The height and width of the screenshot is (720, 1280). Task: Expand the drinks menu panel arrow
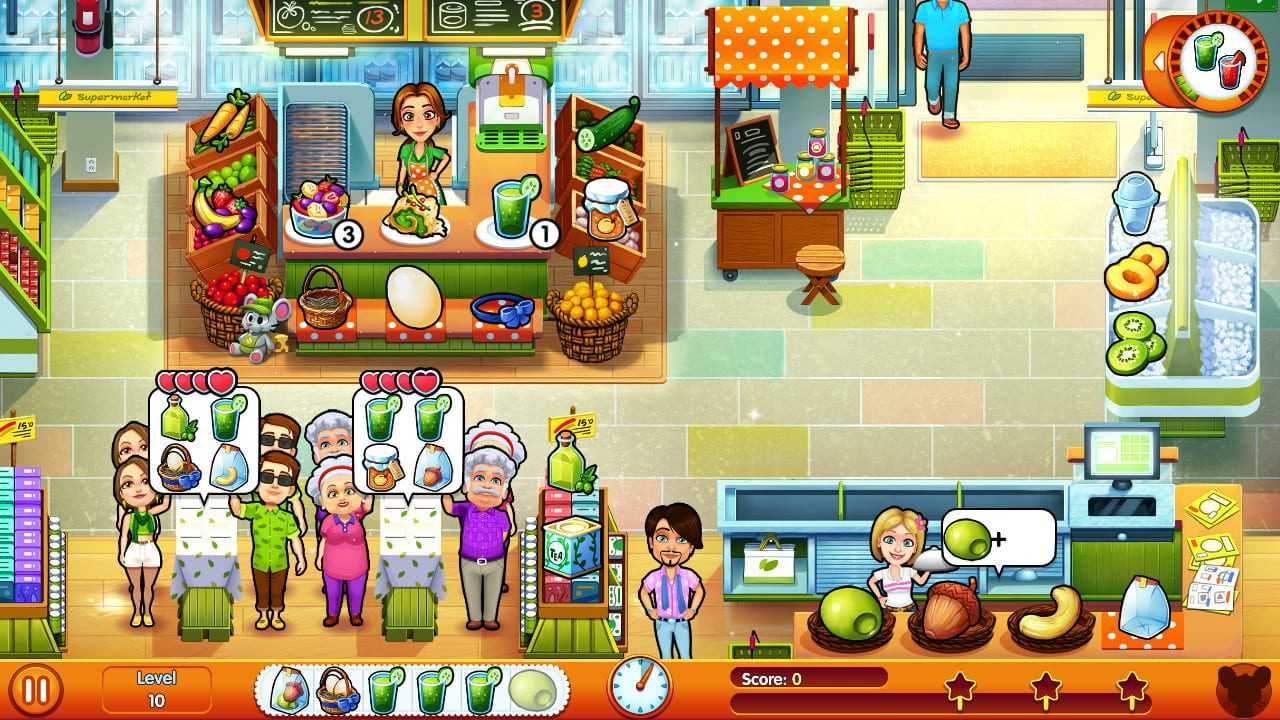point(1161,62)
